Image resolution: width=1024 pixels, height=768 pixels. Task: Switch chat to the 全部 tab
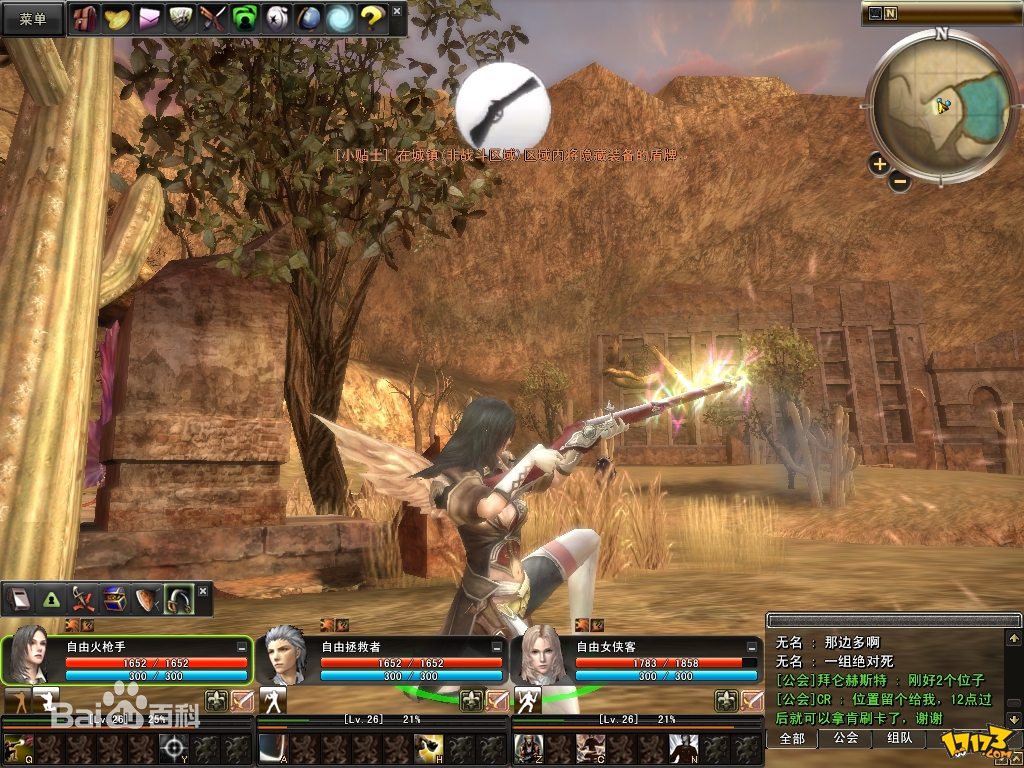[x=792, y=738]
